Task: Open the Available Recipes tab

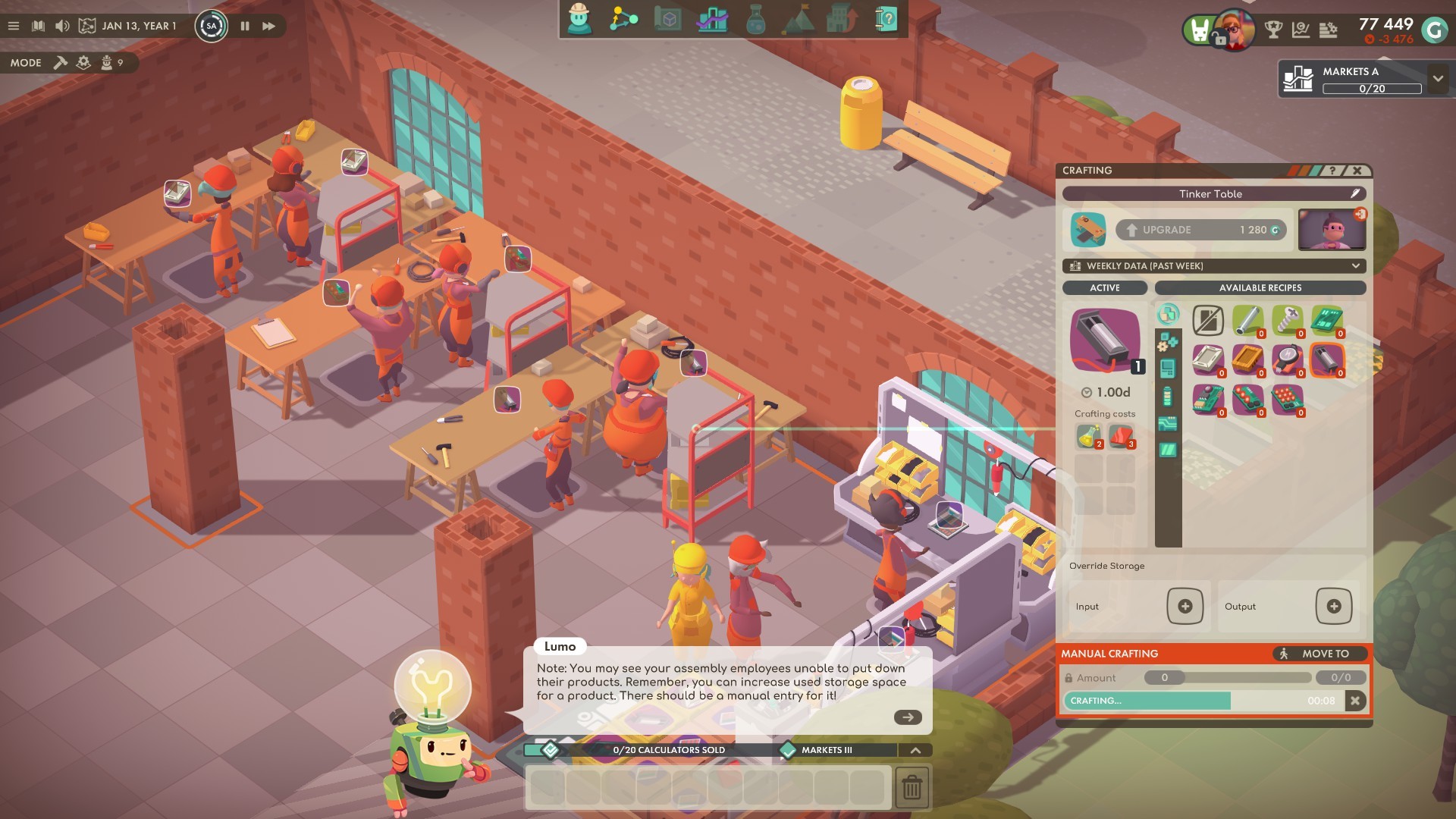Action: pyautogui.click(x=1259, y=288)
